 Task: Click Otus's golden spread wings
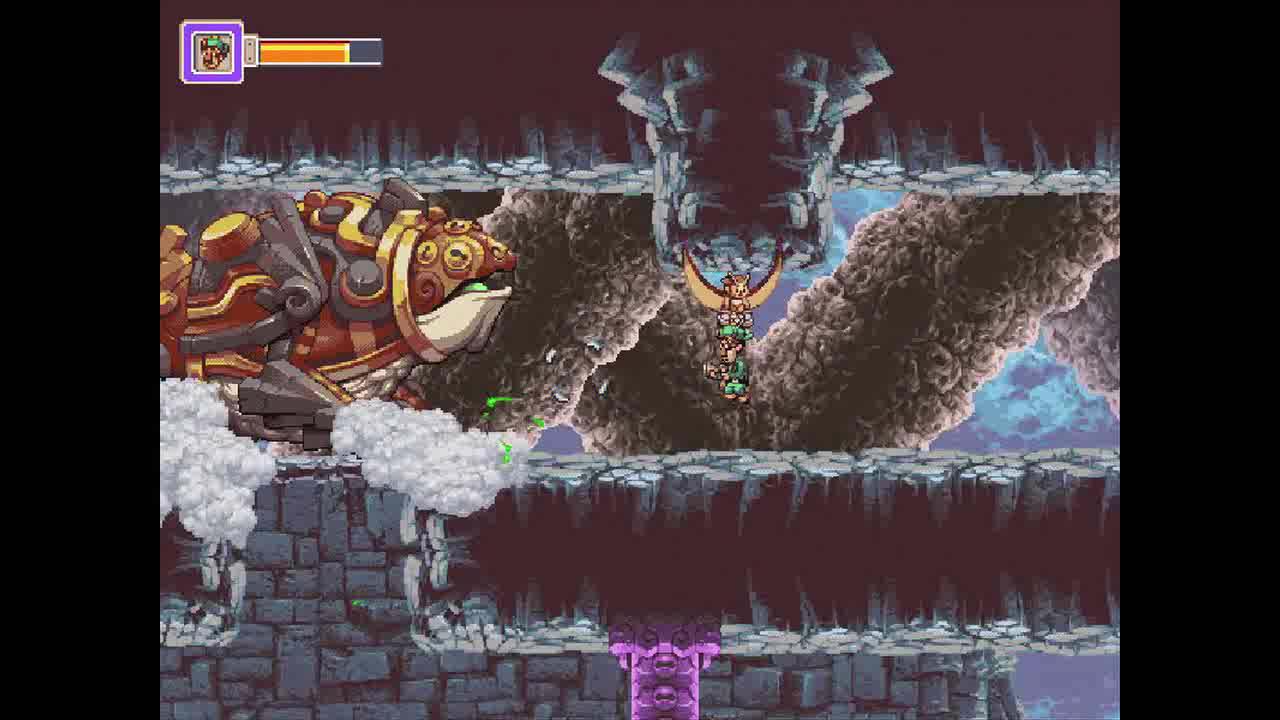point(770,285)
